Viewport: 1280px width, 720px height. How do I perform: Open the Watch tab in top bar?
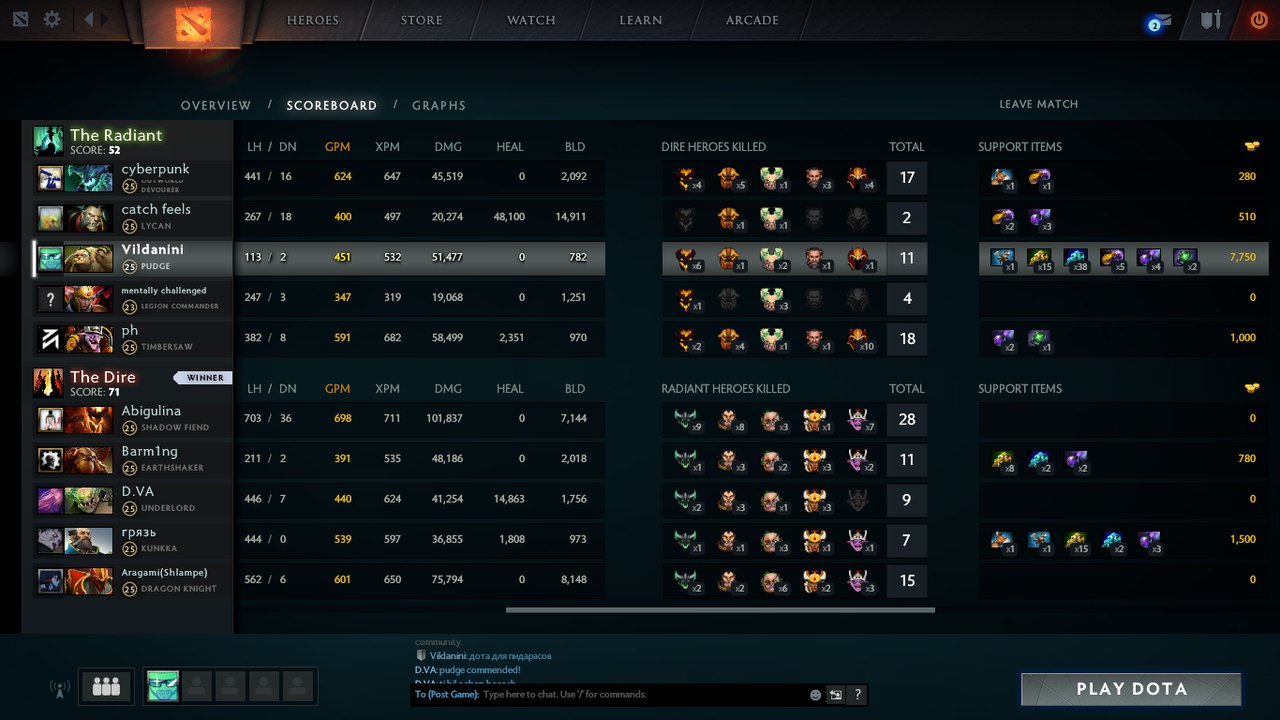pos(531,20)
